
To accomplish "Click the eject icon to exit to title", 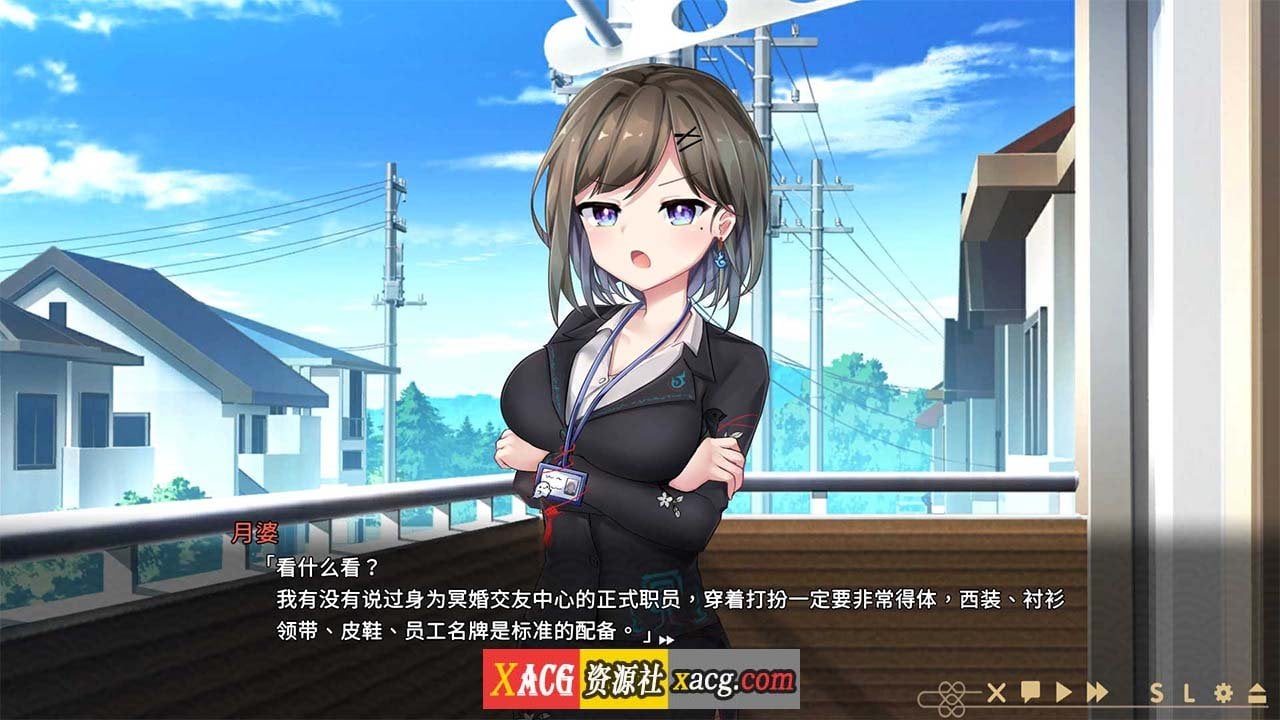I will click(1255, 693).
